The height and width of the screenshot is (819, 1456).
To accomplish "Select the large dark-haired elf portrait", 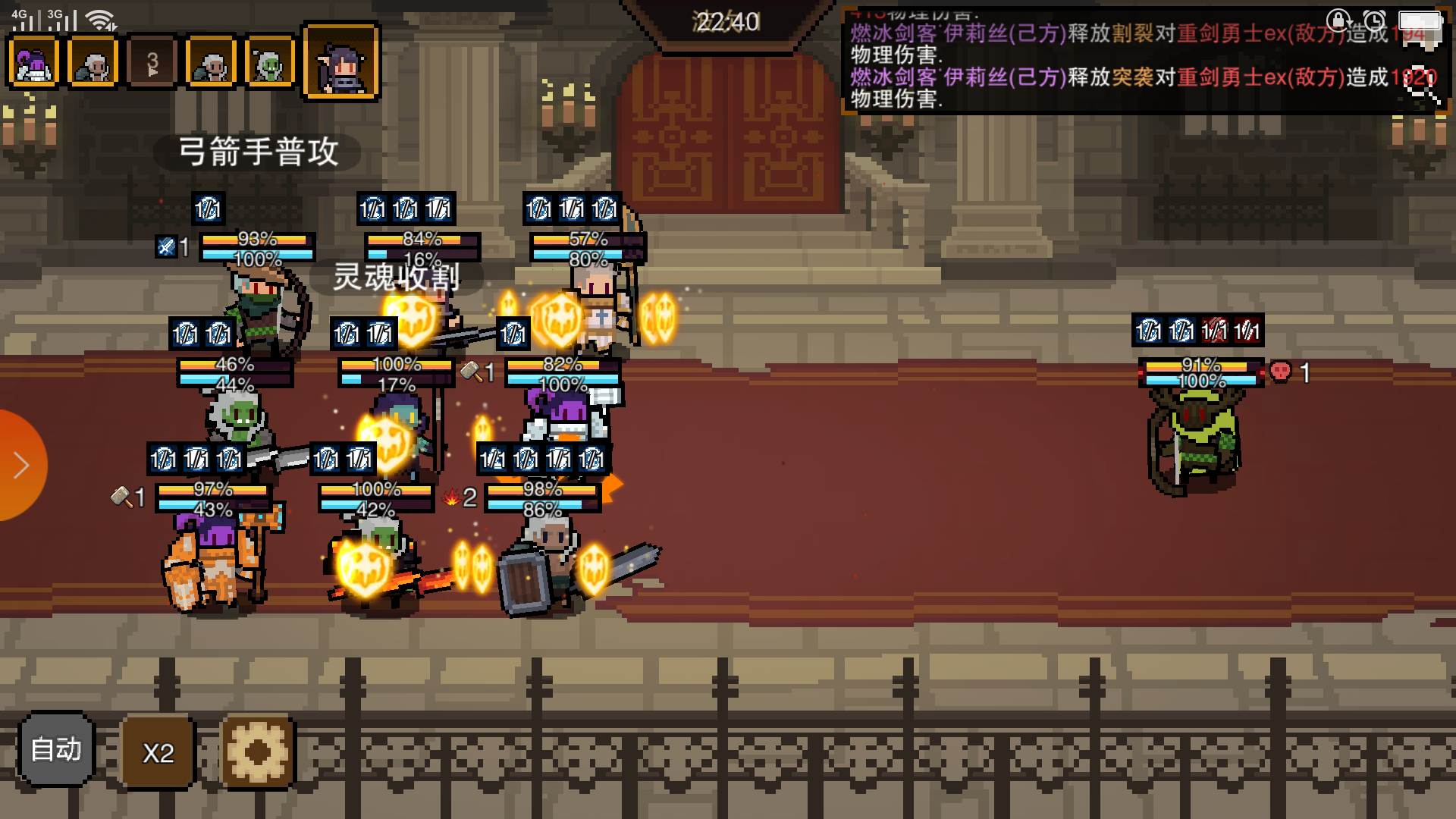I will coord(341,63).
